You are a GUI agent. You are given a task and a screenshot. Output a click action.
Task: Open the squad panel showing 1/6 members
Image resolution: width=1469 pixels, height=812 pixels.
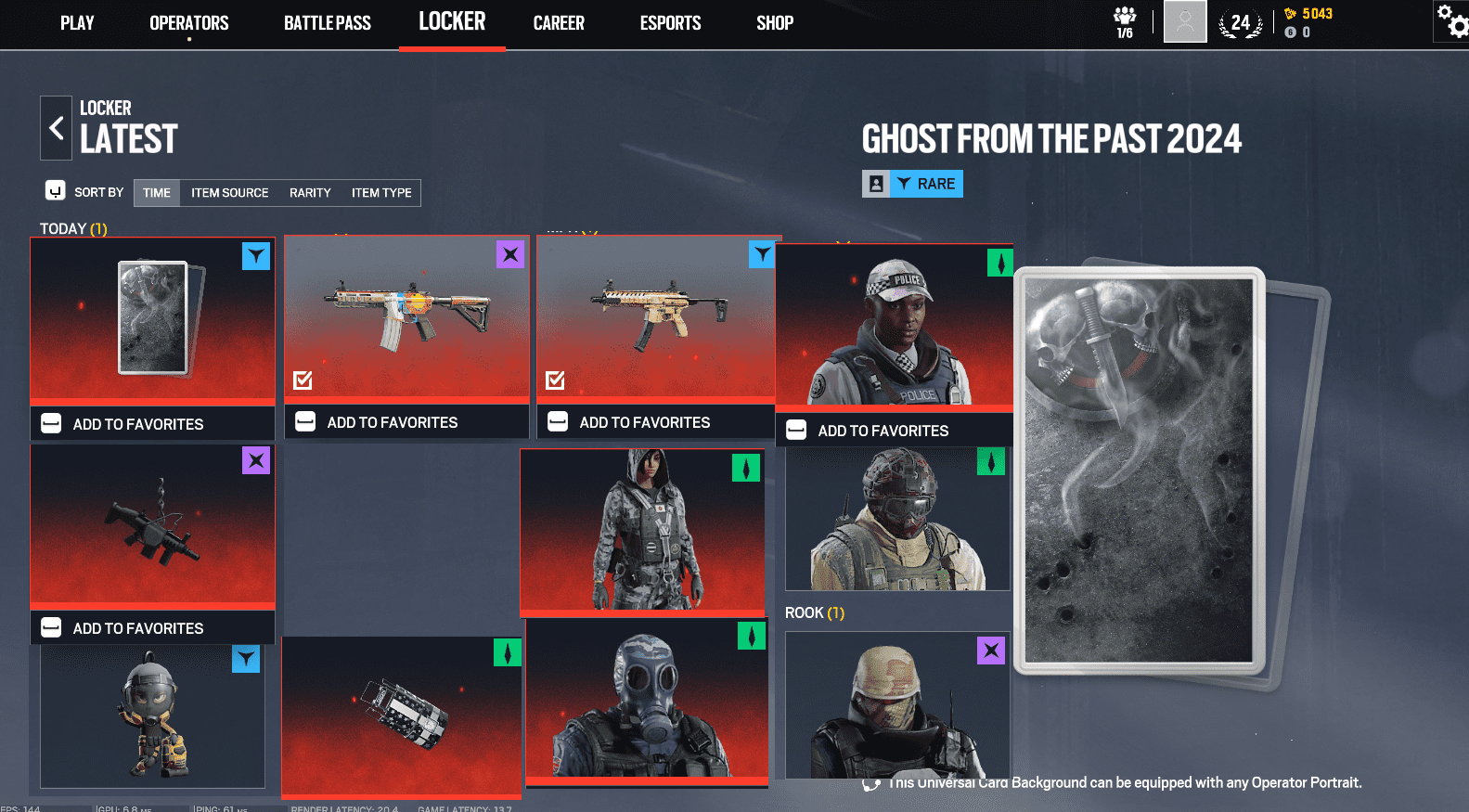(1124, 20)
